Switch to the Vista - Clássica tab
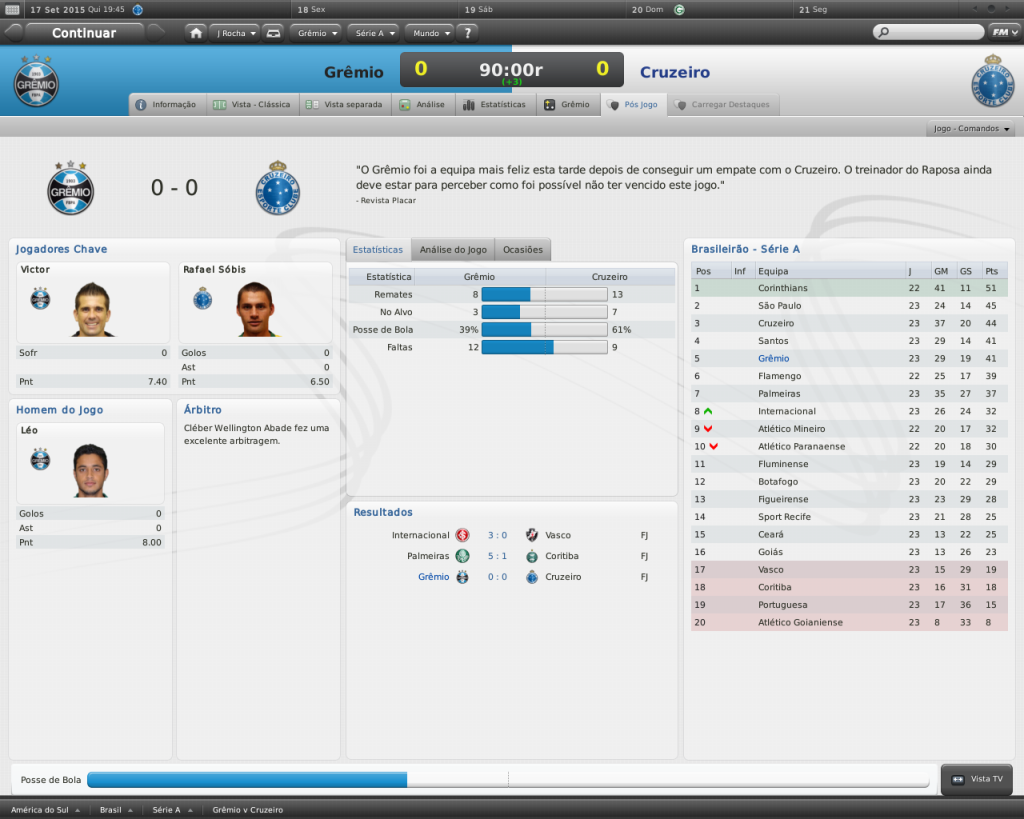The image size is (1024, 819). tap(252, 104)
